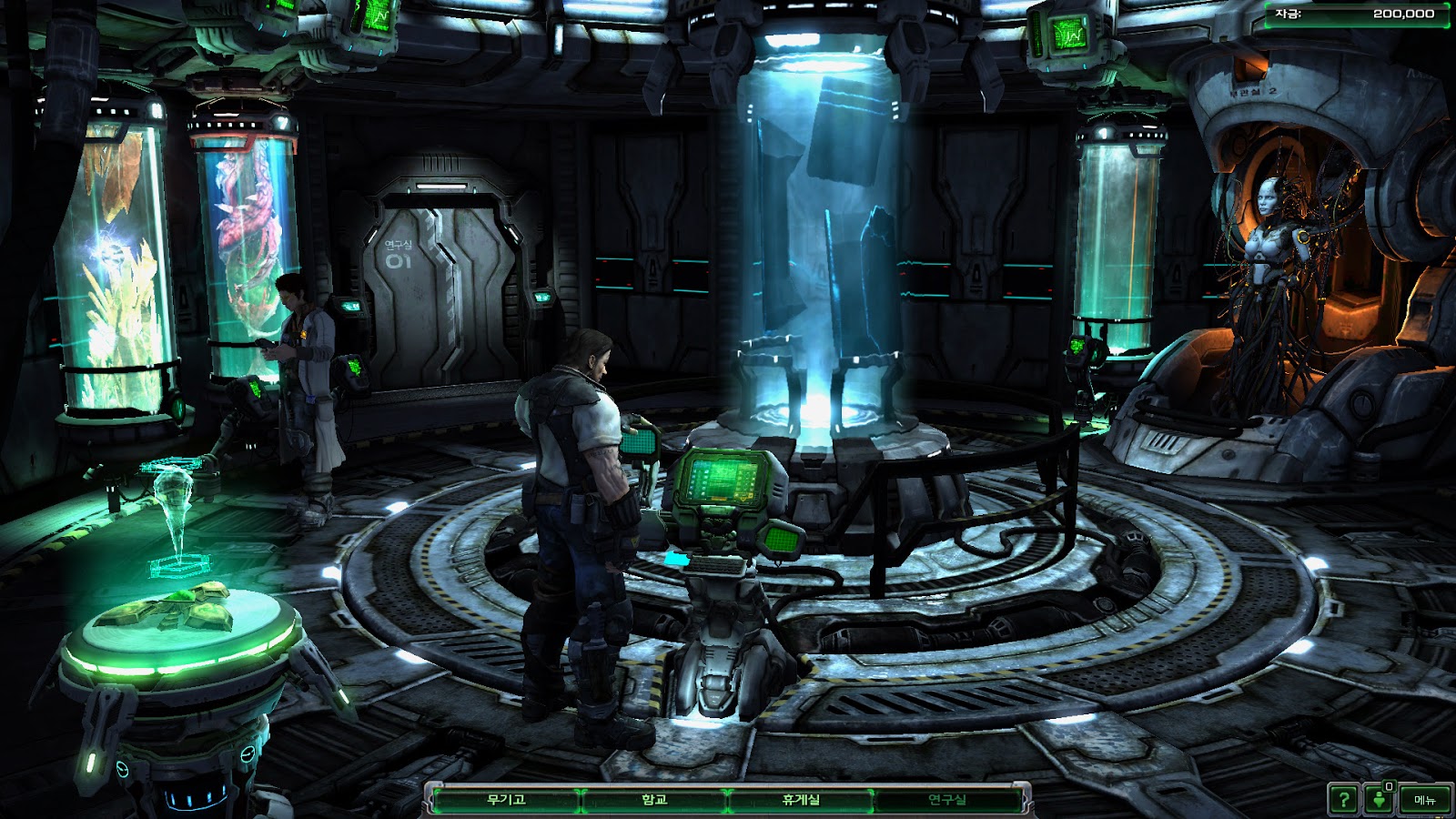
Task: Go to the 무기고 (Armory) room
Action: [506, 800]
